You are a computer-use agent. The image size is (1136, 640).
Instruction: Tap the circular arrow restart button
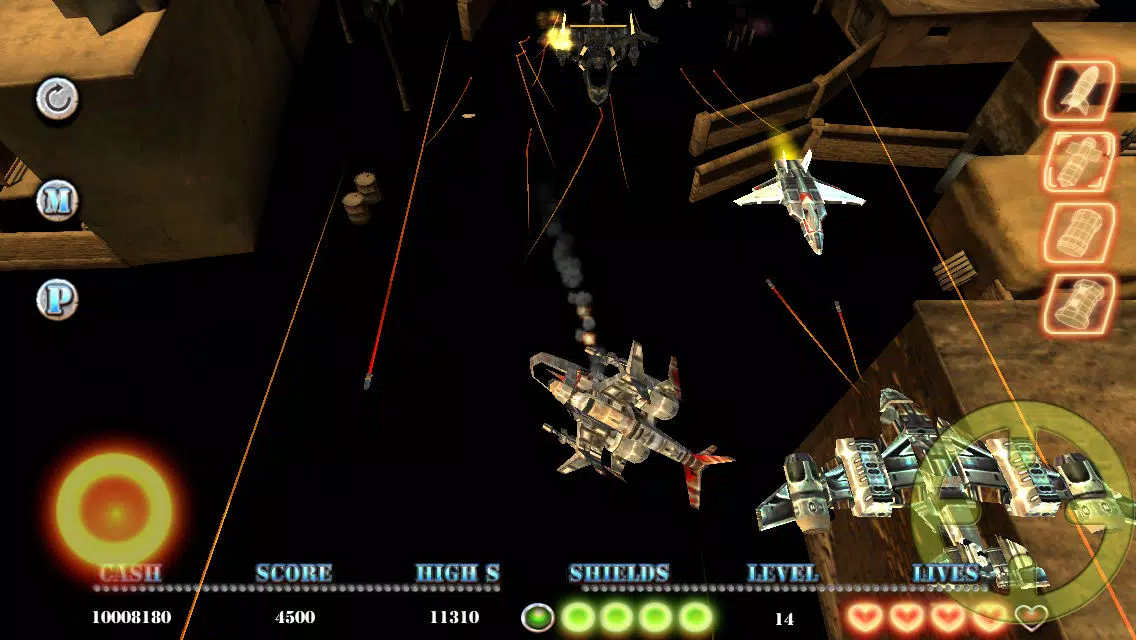point(57,99)
